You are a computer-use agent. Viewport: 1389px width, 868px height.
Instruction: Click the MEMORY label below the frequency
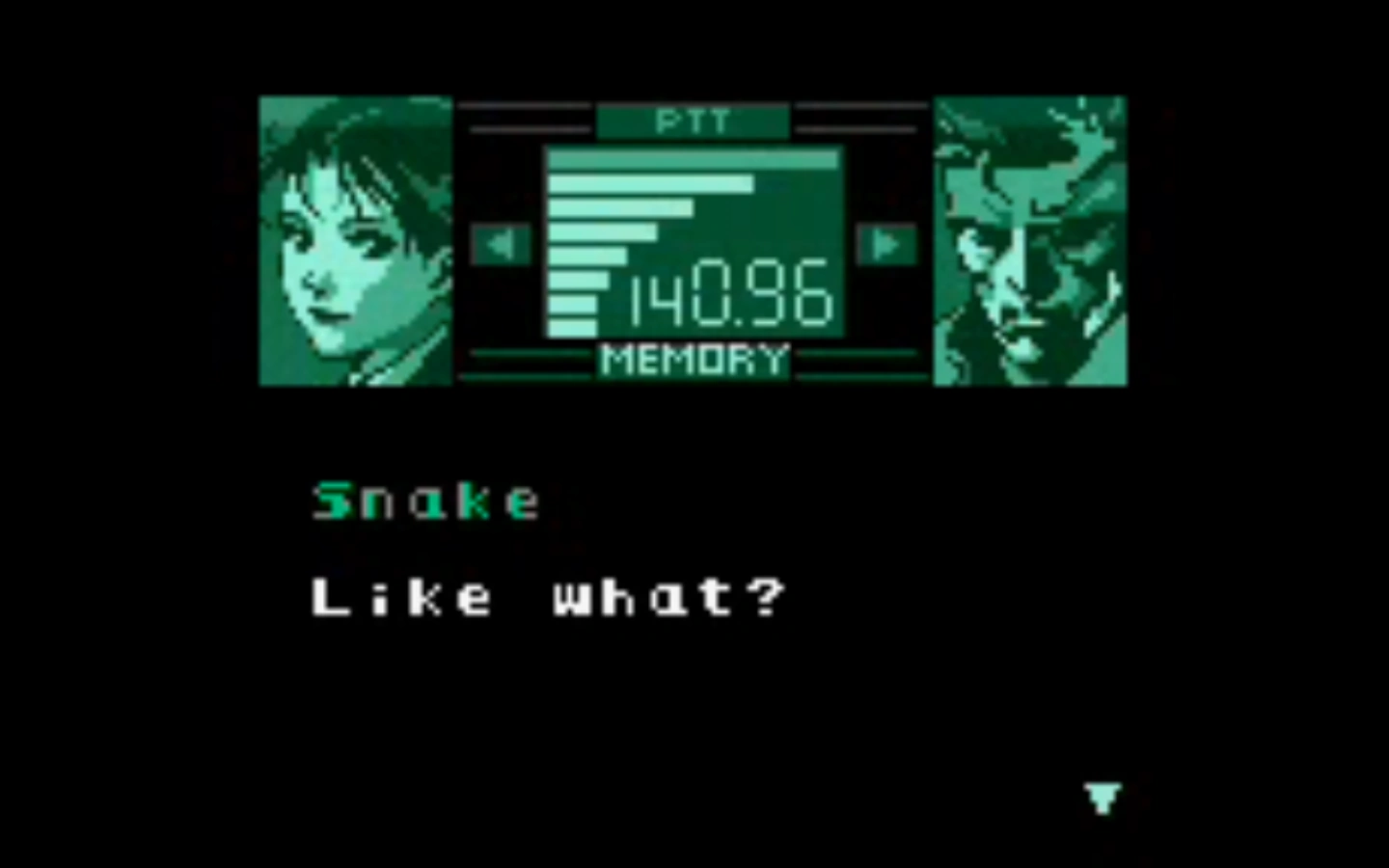[x=694, y=359]
